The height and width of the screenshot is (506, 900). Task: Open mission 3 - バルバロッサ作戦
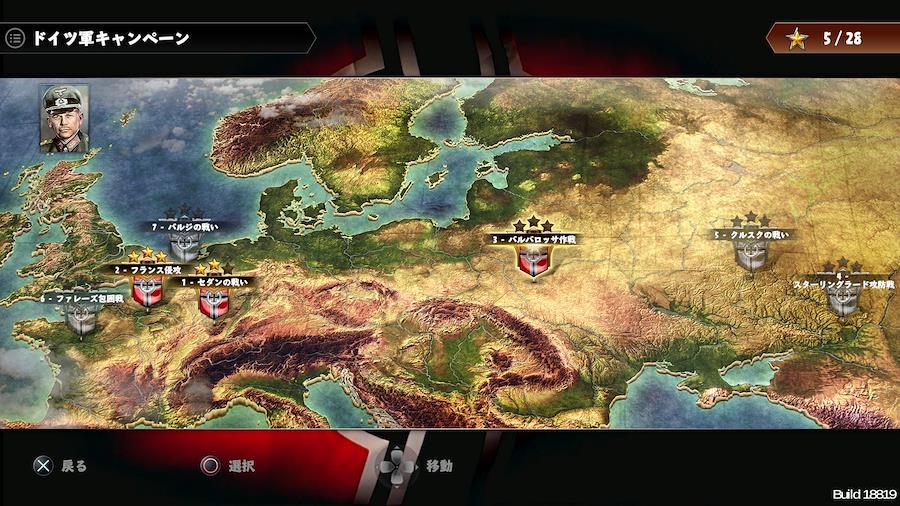(x=533, y=259)
